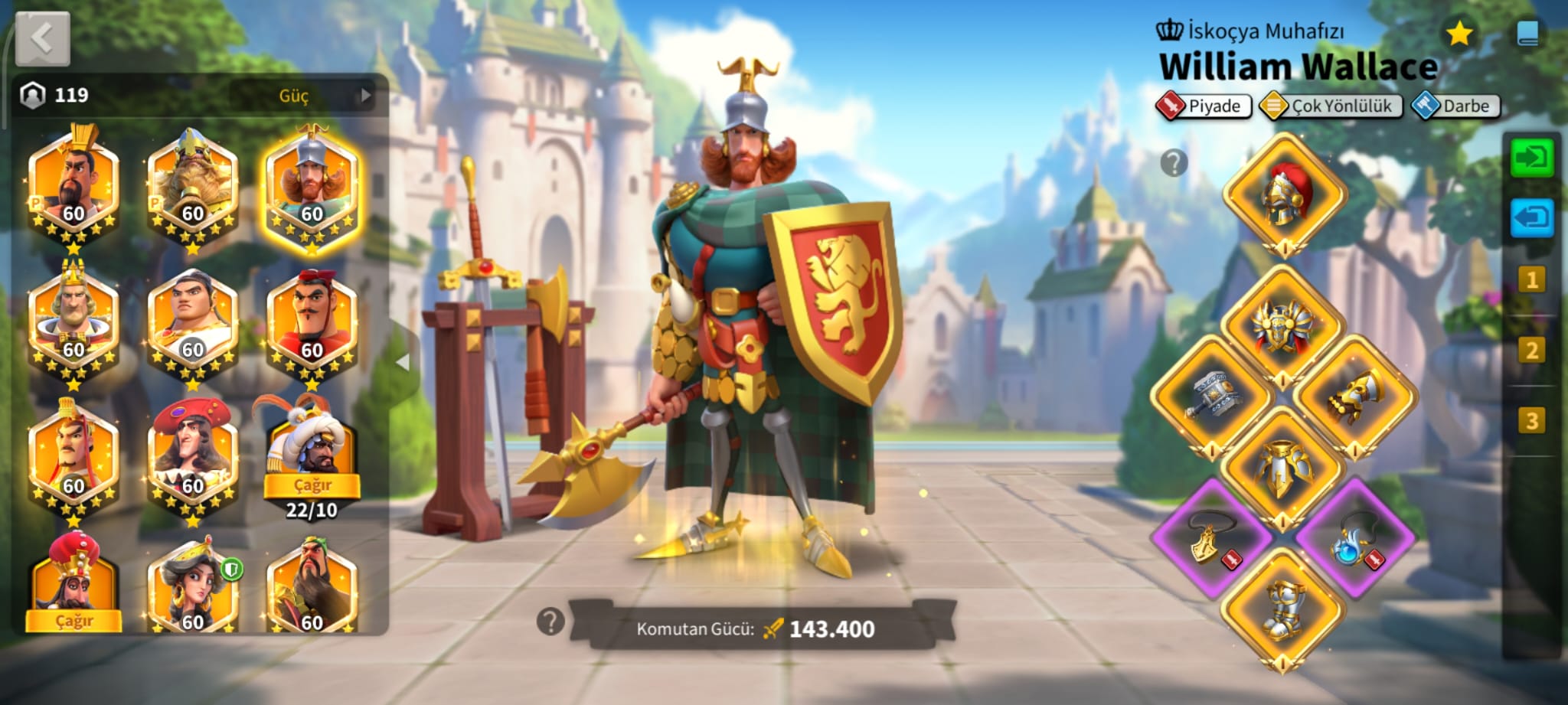Toggle the gold star favorite button
The image size is (1568, 705).
pyautogui.click(x=1459, y=34)
